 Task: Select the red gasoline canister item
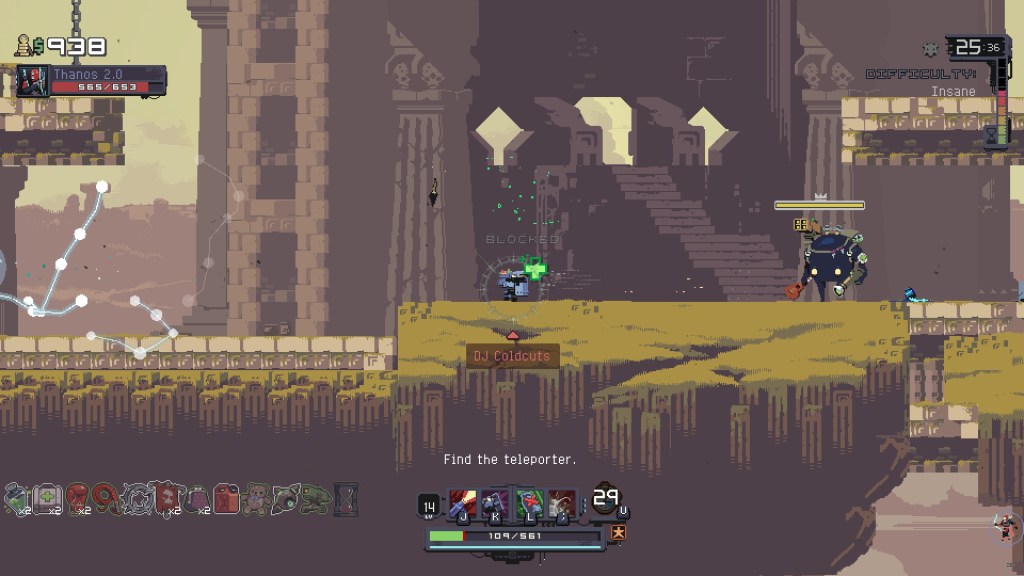pos(227,497)
